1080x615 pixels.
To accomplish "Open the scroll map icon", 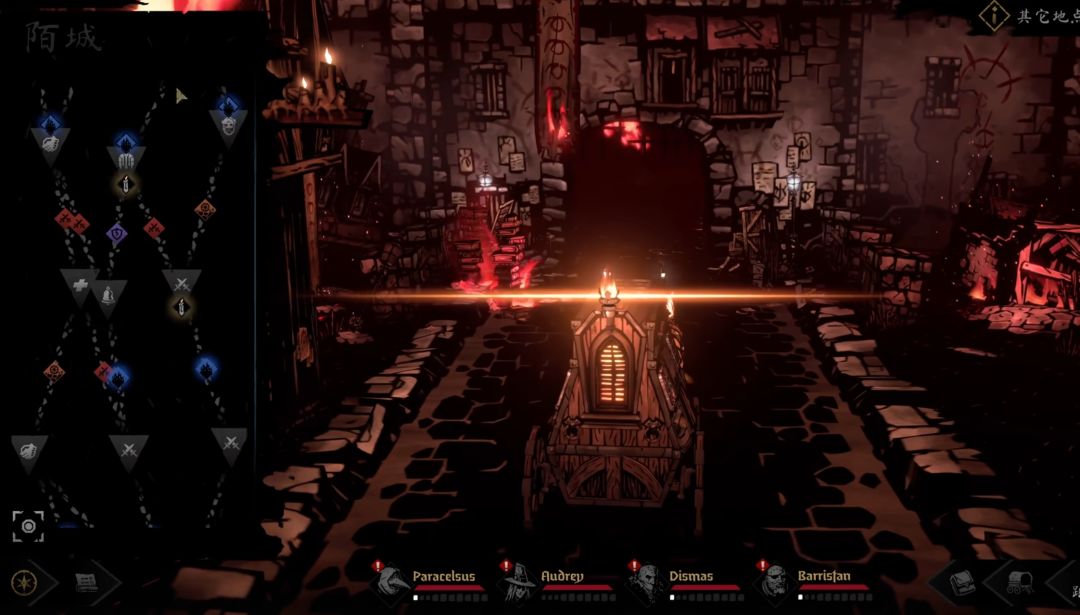I will (87, 581).
